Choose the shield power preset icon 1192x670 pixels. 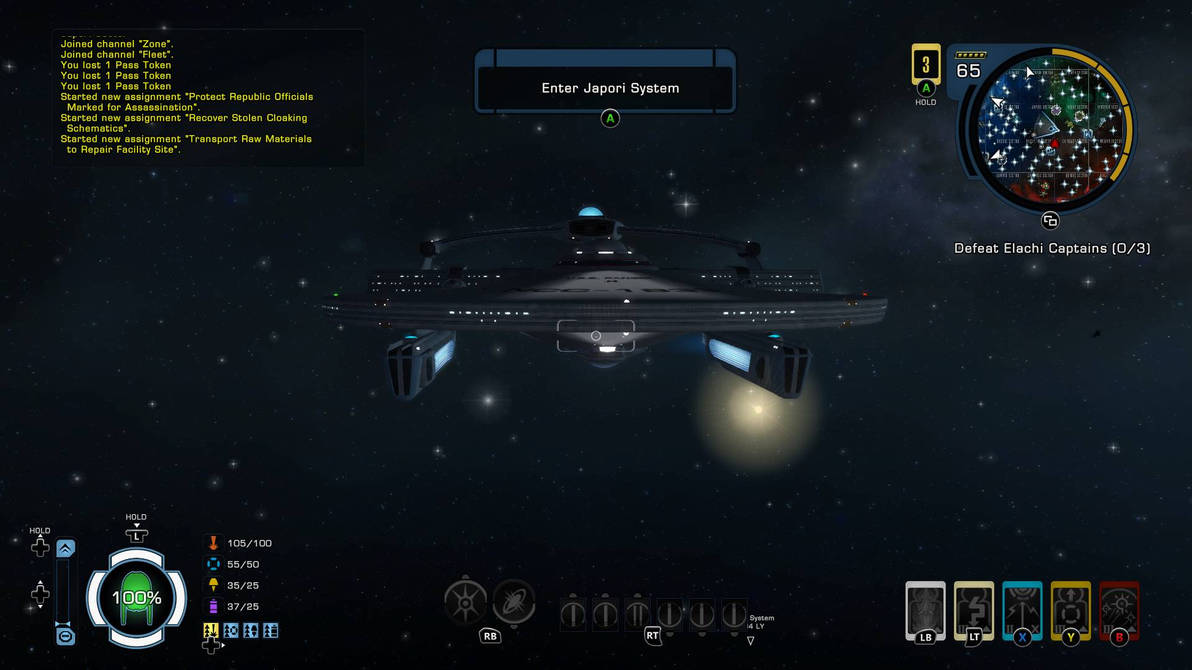(231, 631)
